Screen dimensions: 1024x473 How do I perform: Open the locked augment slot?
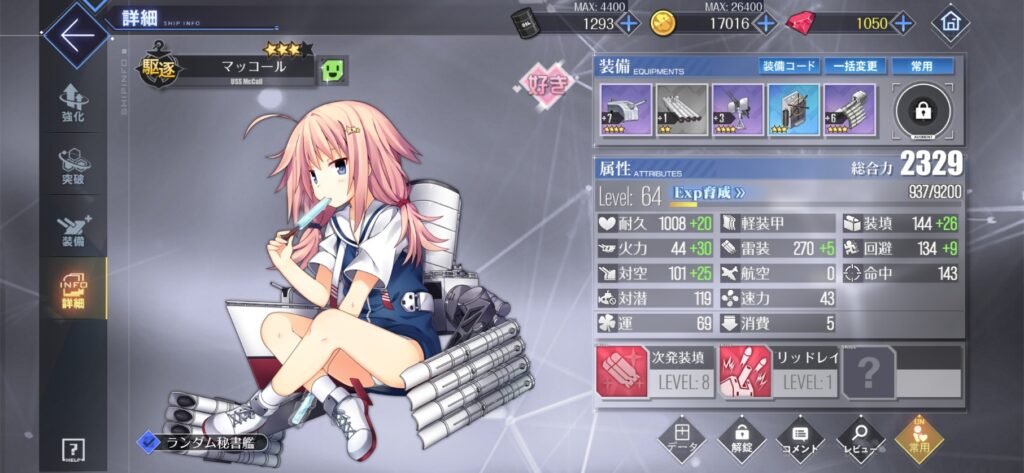tap(923, 111)
